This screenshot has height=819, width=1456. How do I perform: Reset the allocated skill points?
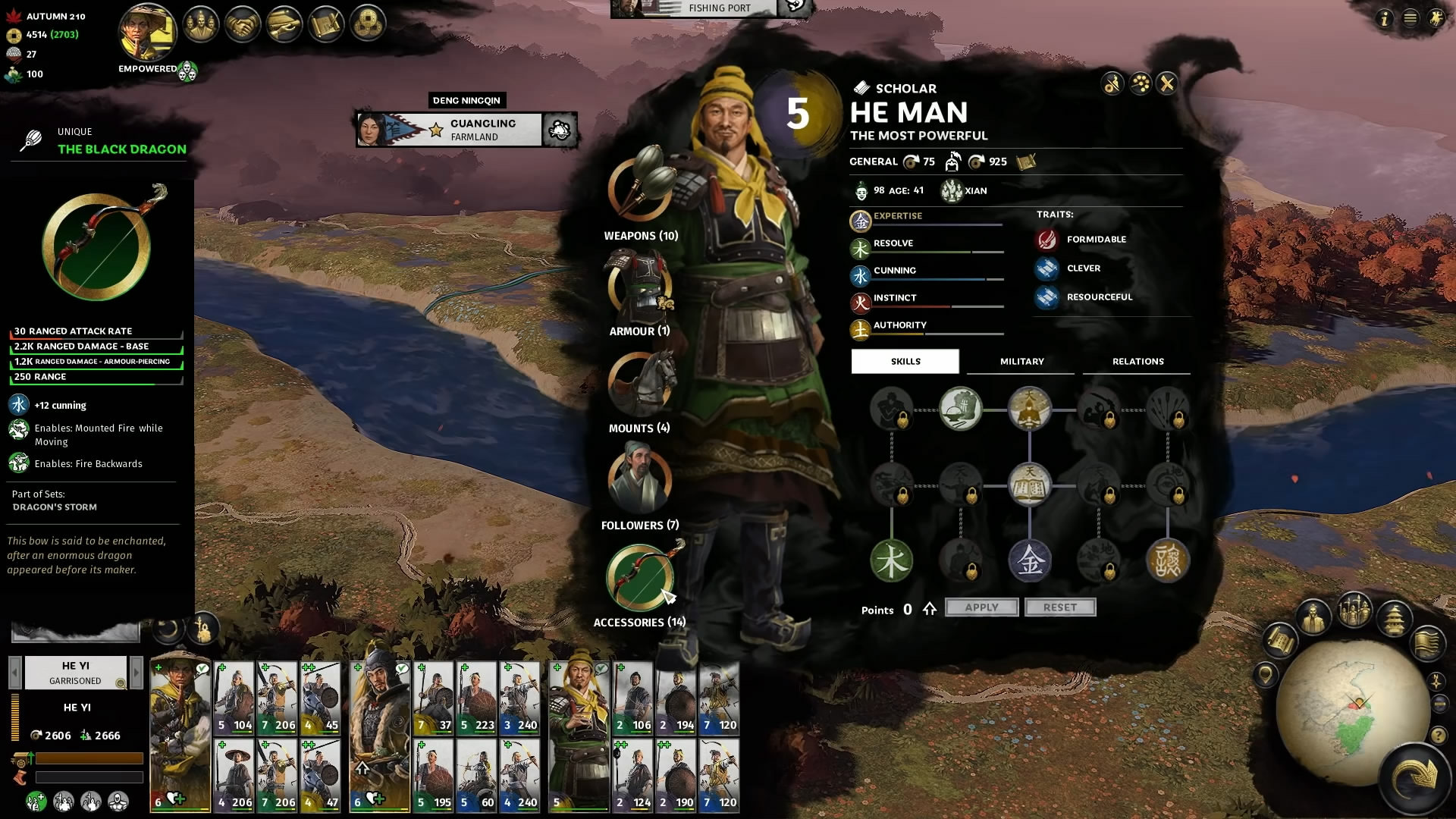tap(1059, 607)
